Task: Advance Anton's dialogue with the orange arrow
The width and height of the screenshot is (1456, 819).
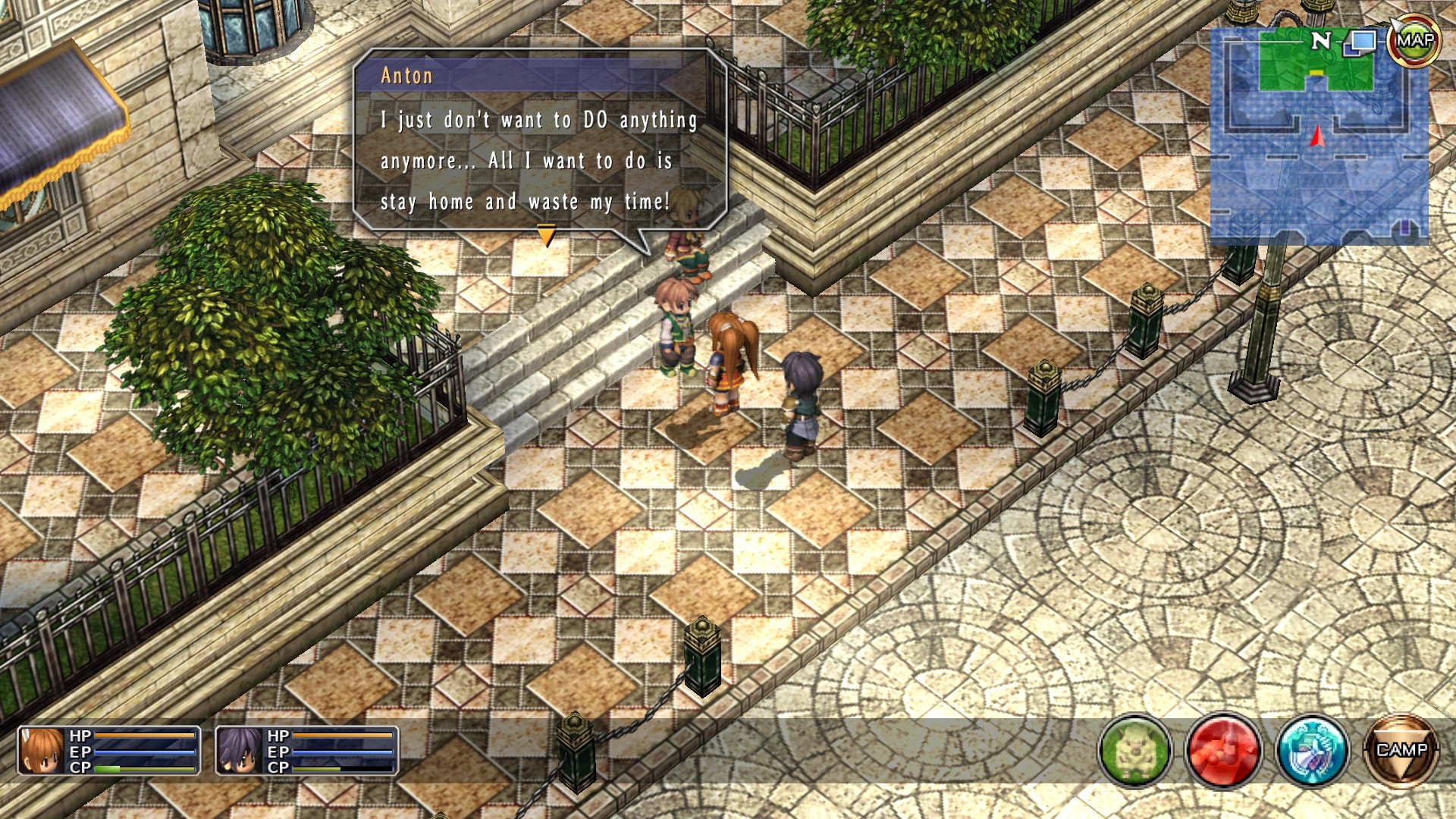Action: tap(546, 236)
